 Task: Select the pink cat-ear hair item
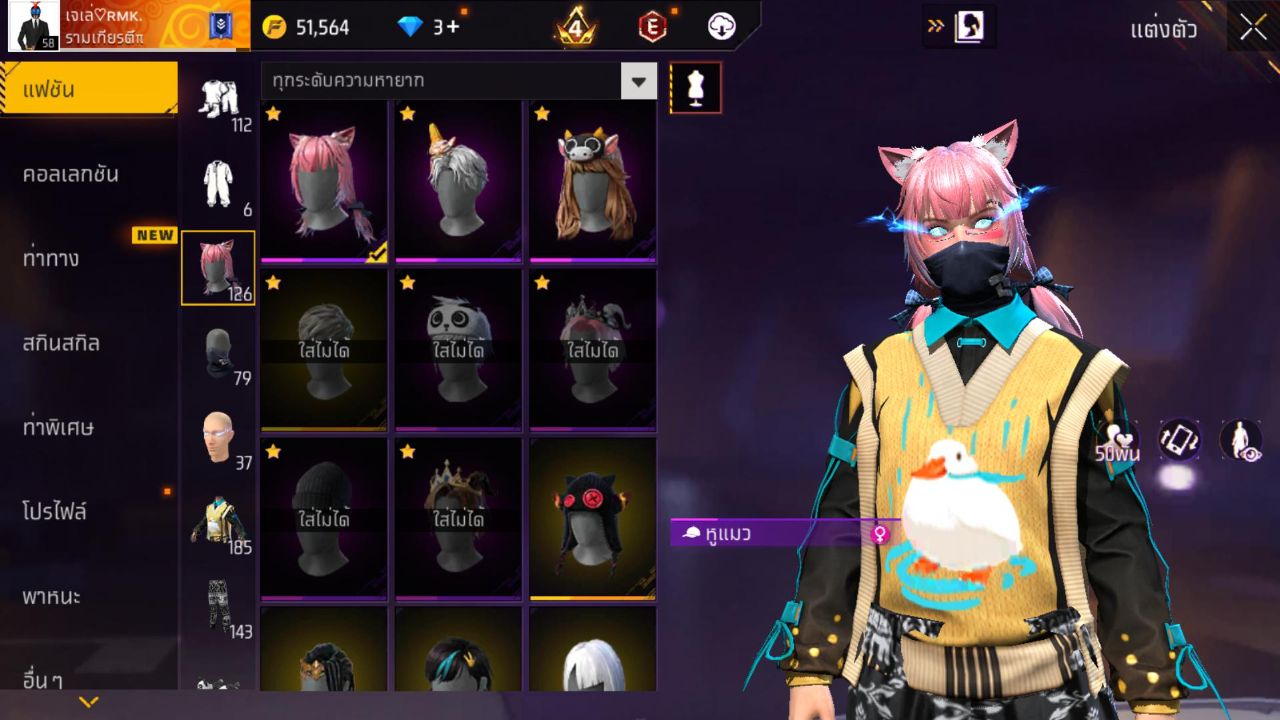(323, 182)
